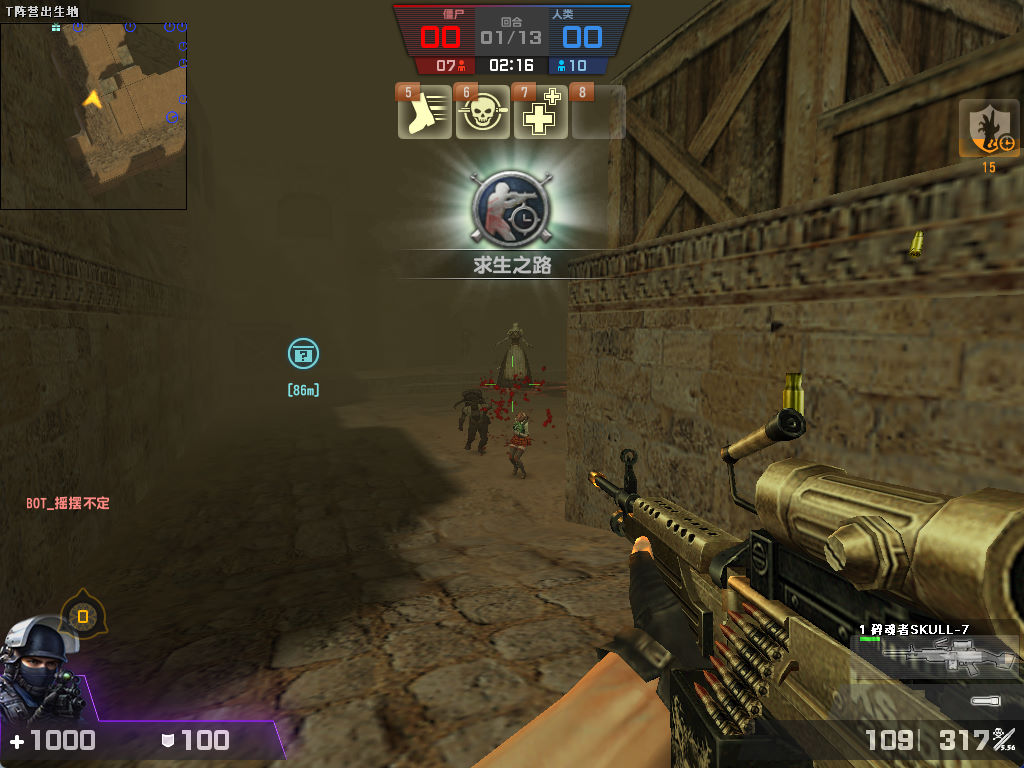Activate the sprint boot skill icon
Screen dimensions: 1024x768
pos(425,113)
